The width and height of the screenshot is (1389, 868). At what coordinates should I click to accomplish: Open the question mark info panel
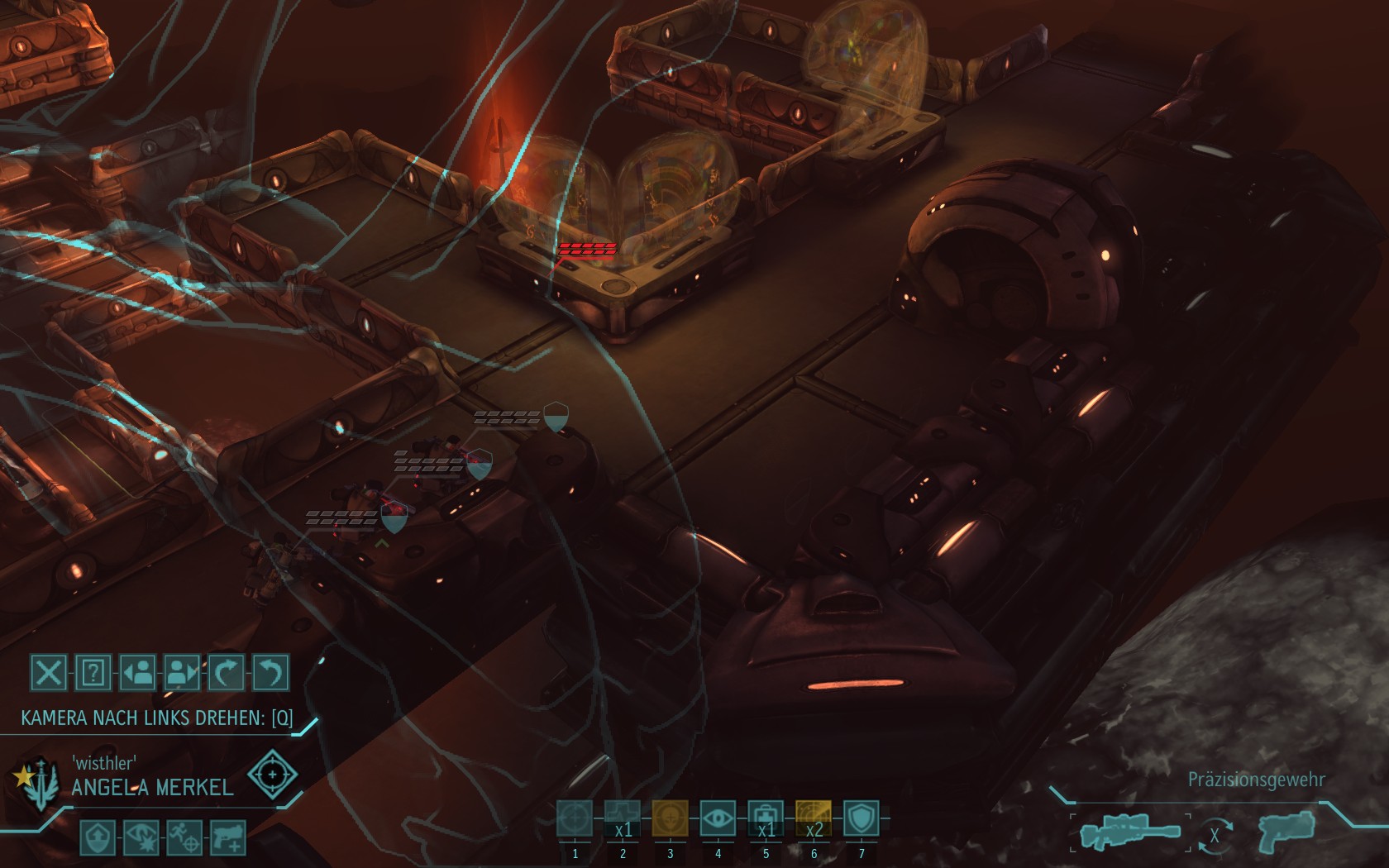[x=93, y=673]
